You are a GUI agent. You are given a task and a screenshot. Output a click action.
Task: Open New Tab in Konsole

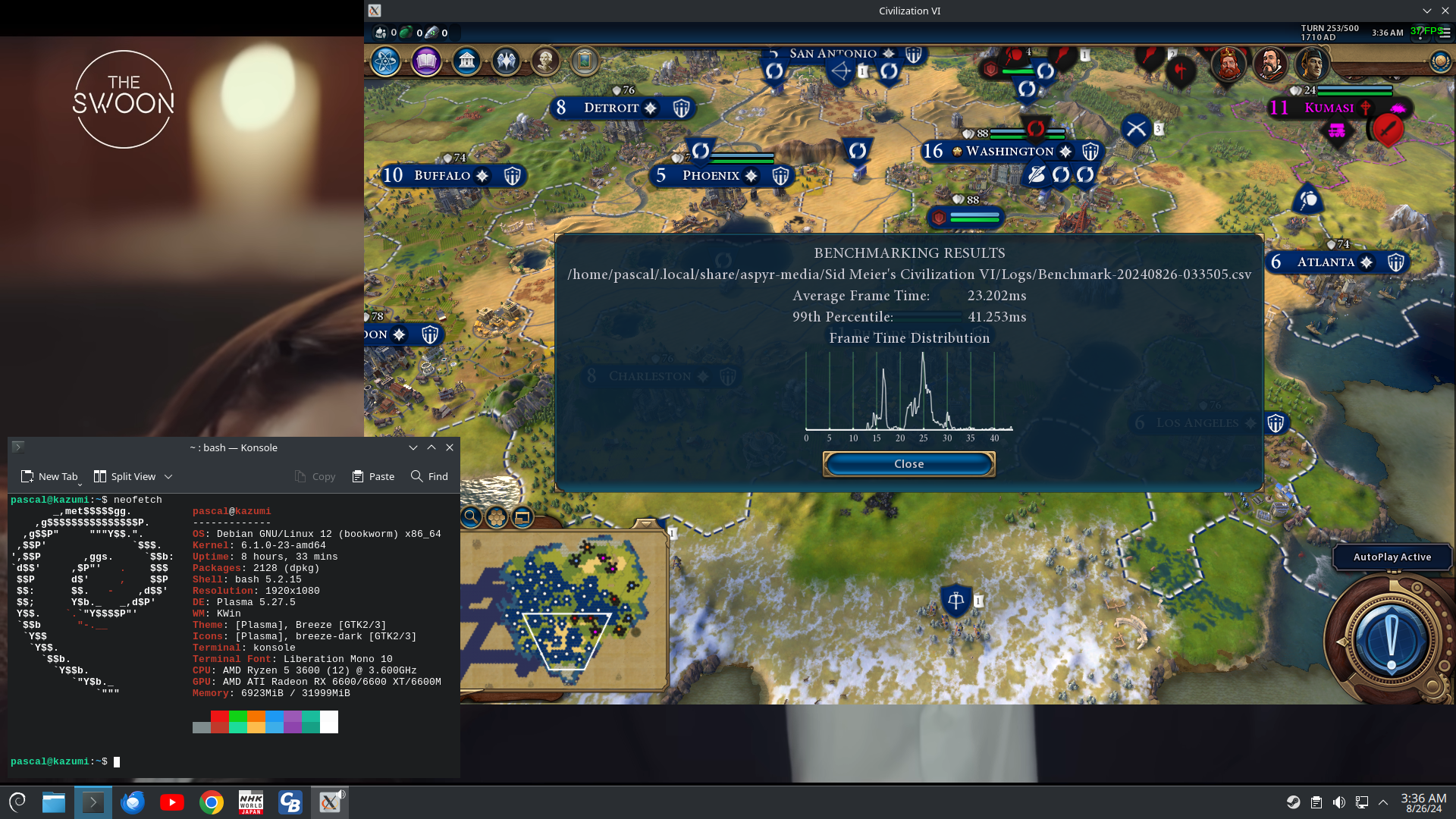[x=49, y=476]
